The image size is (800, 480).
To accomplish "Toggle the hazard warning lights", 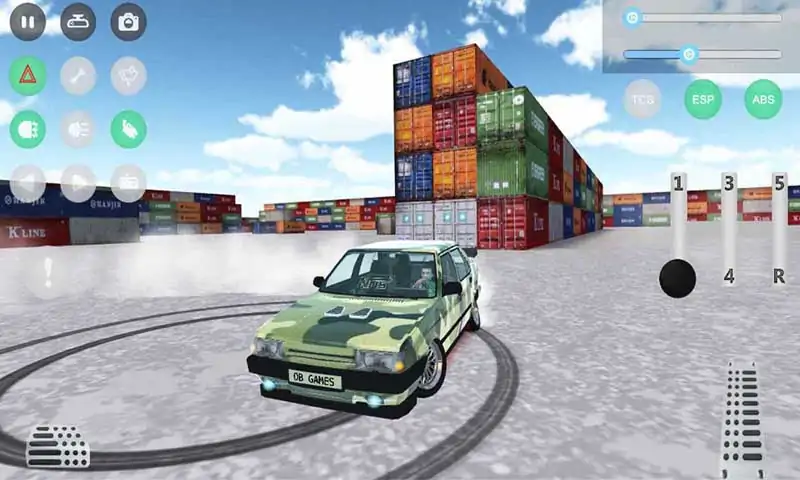I will pyautogui.click(x=28, y=75).
